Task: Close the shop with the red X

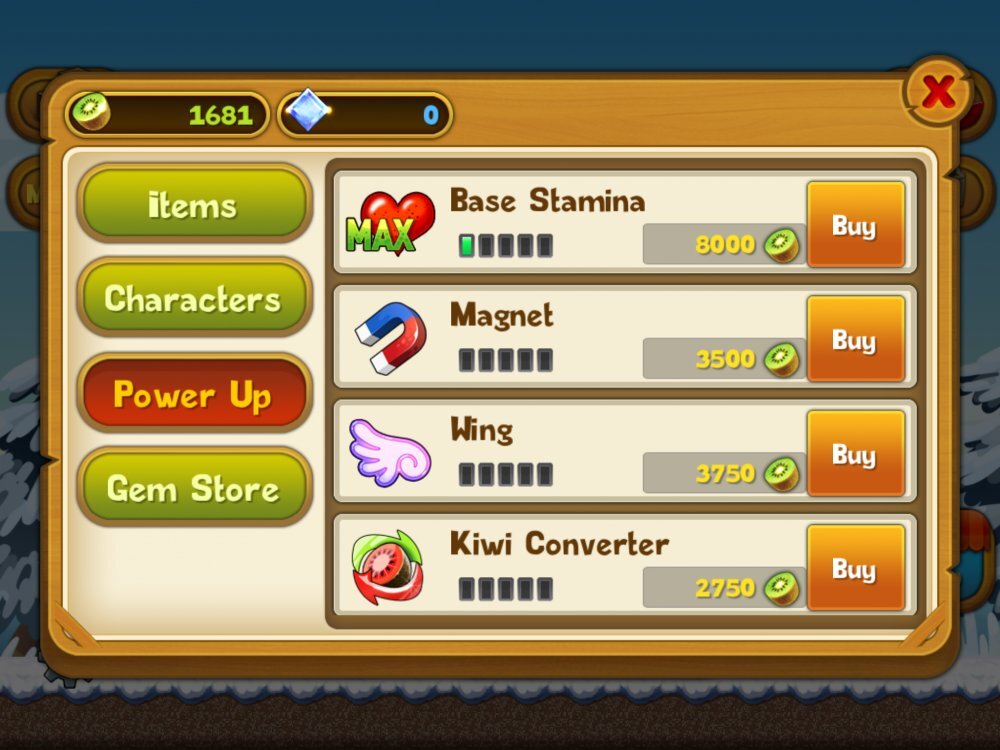Action: (937, 92)
